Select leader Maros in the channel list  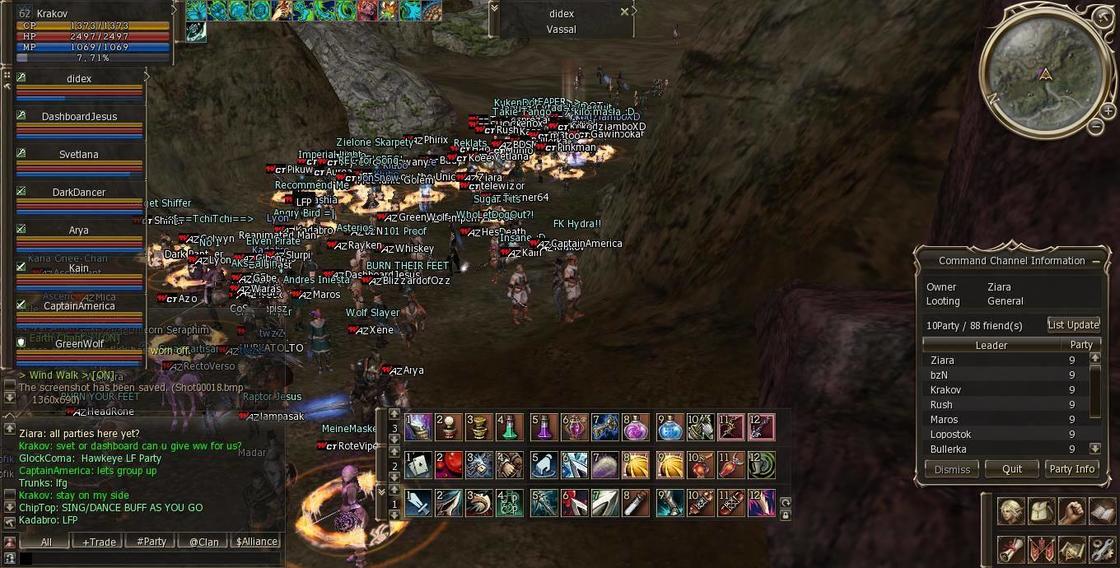pyautogui.click(x=944, y=420)
